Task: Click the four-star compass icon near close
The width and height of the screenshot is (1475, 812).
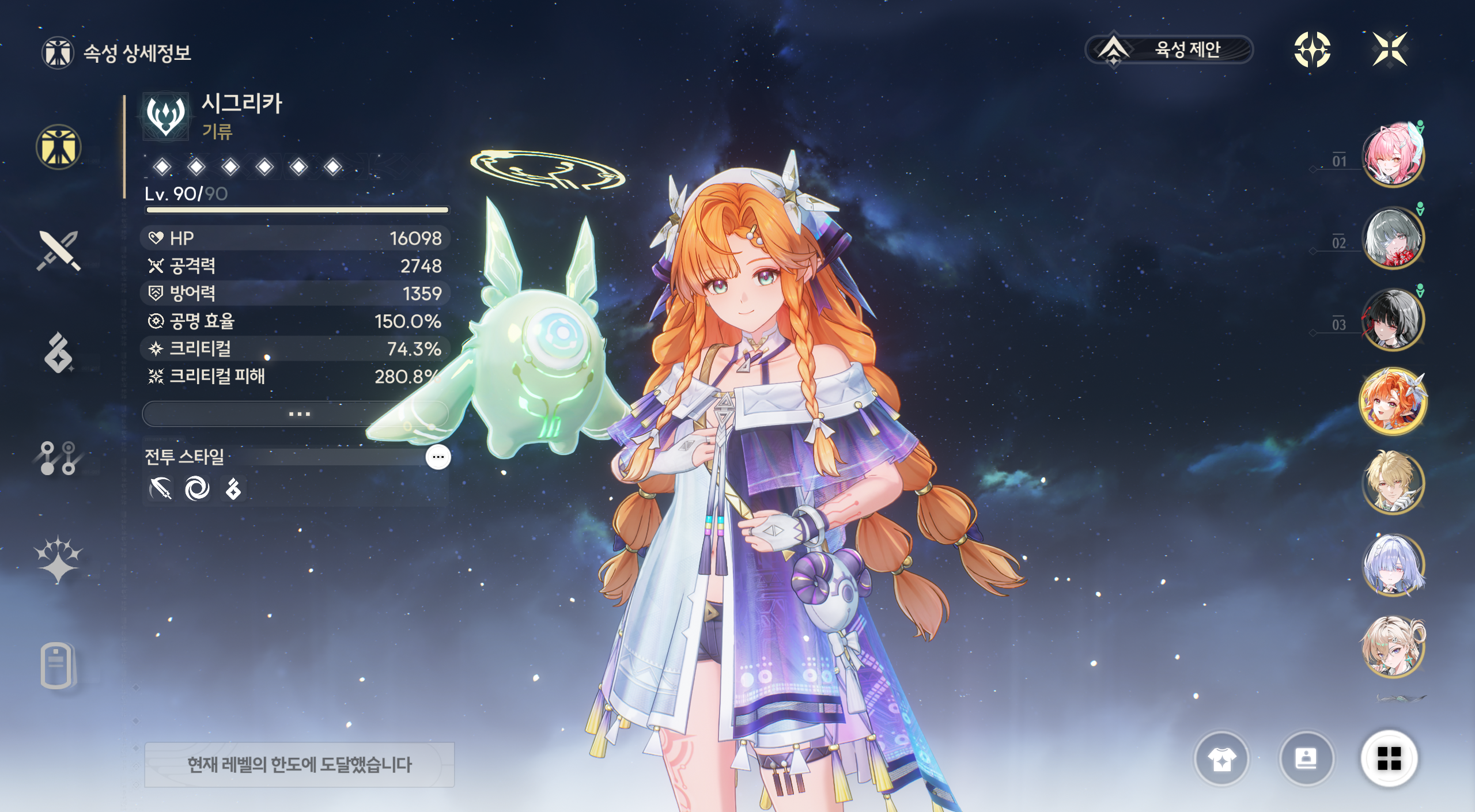Action: coord(1312,50)
